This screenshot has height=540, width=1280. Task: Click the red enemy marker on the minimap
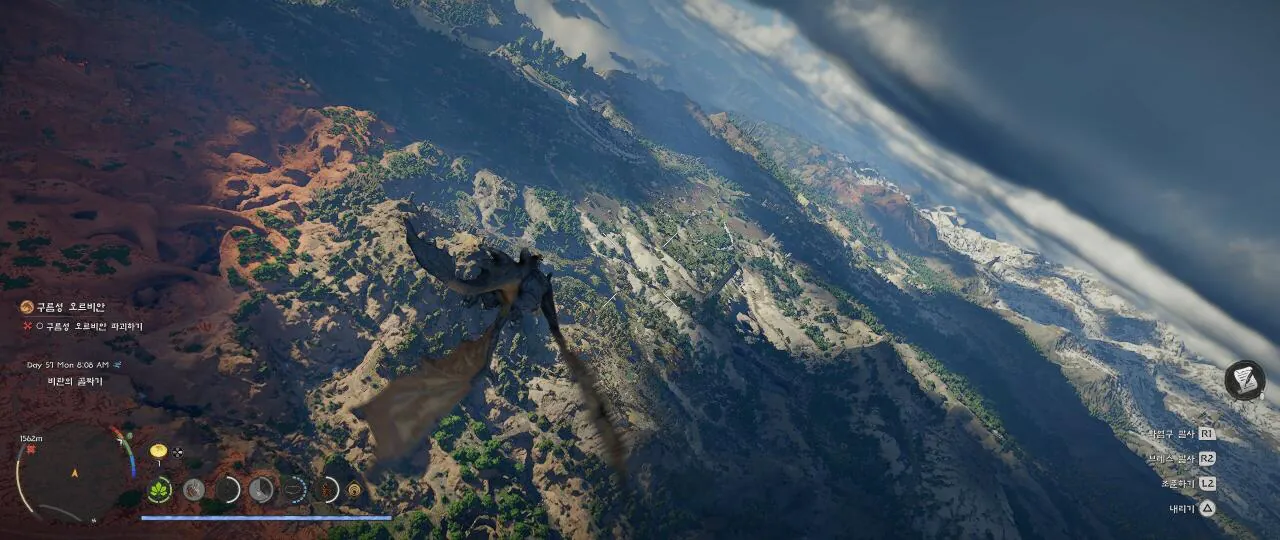coord(31,451)
